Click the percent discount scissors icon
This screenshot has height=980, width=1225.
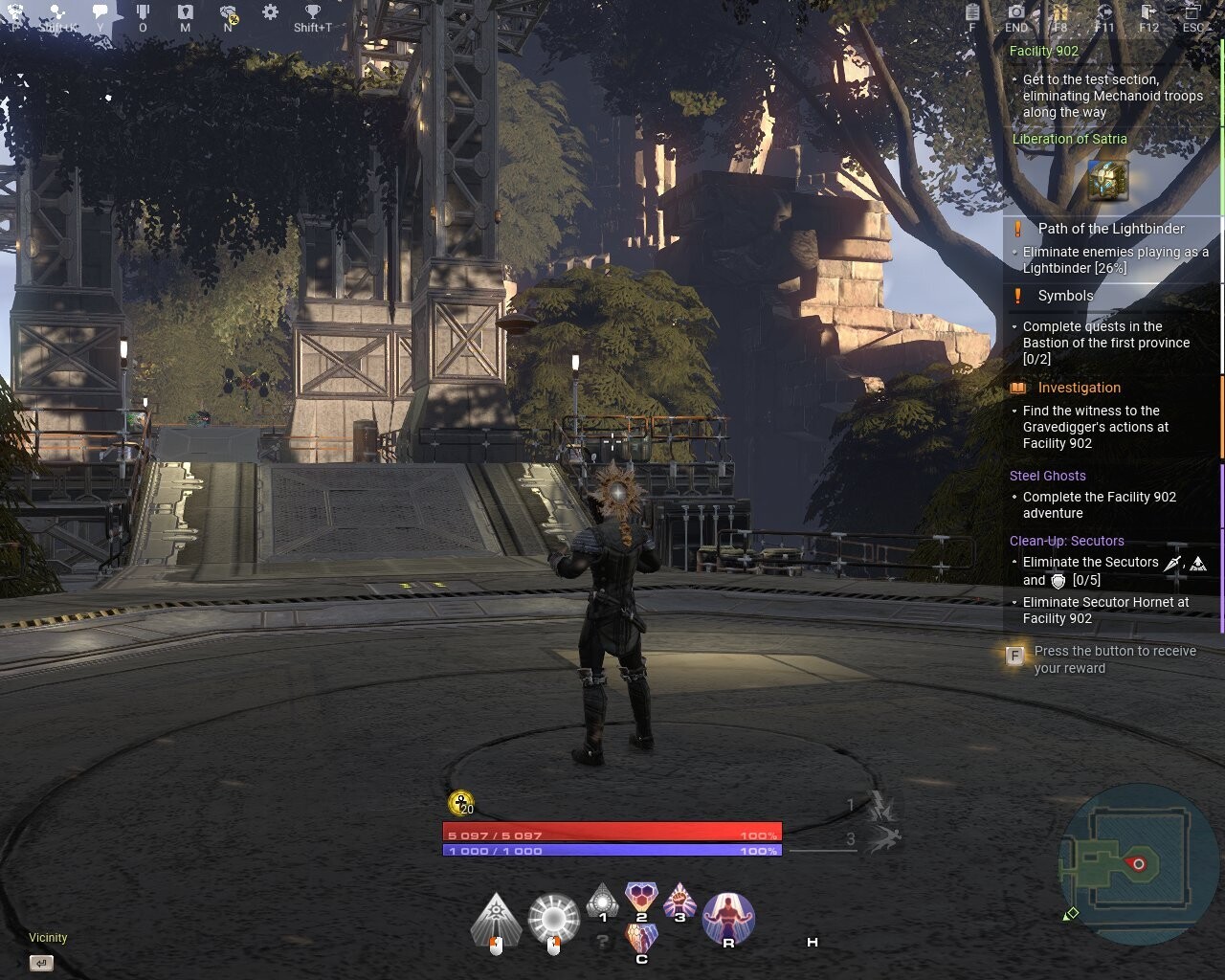tap(230, 14)
